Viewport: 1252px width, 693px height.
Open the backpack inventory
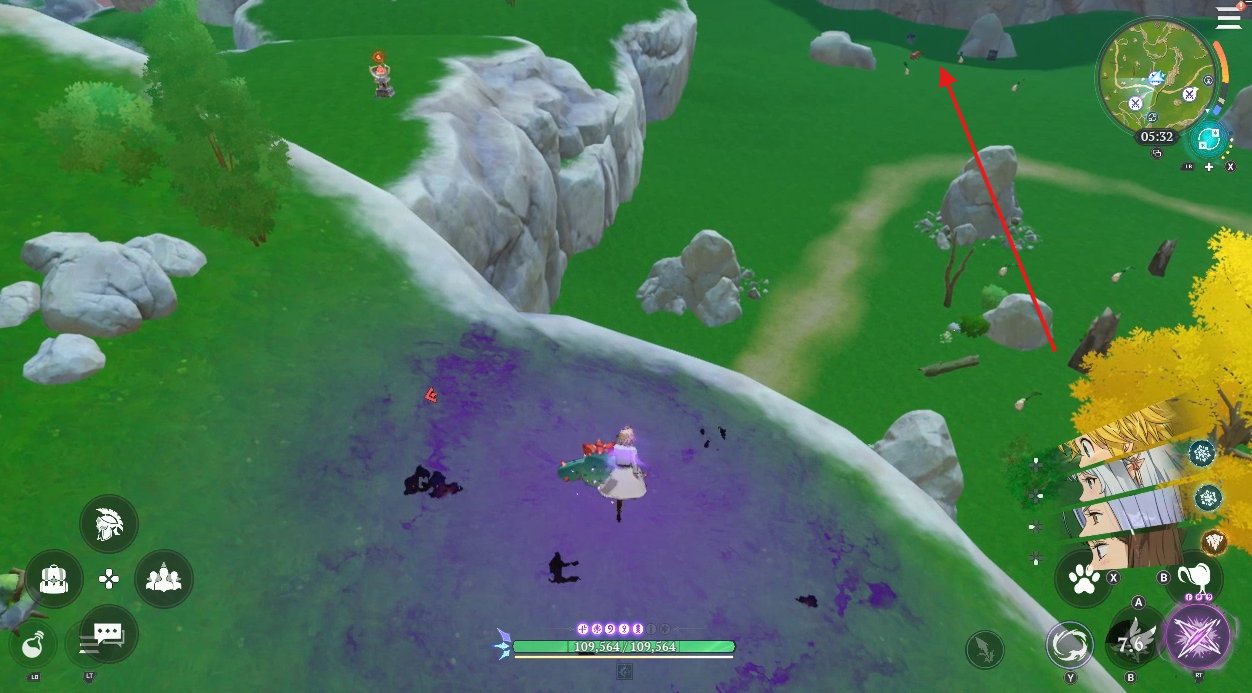click(54, 578)
